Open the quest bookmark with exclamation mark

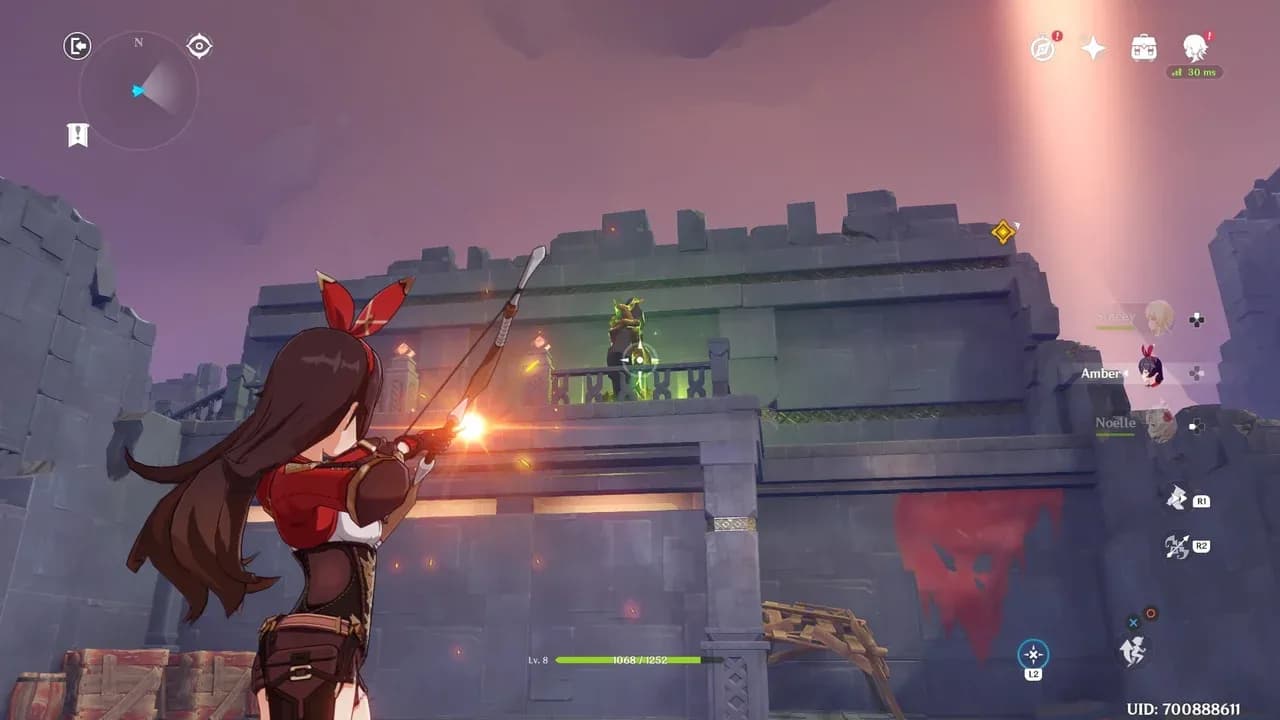(78, 135)
